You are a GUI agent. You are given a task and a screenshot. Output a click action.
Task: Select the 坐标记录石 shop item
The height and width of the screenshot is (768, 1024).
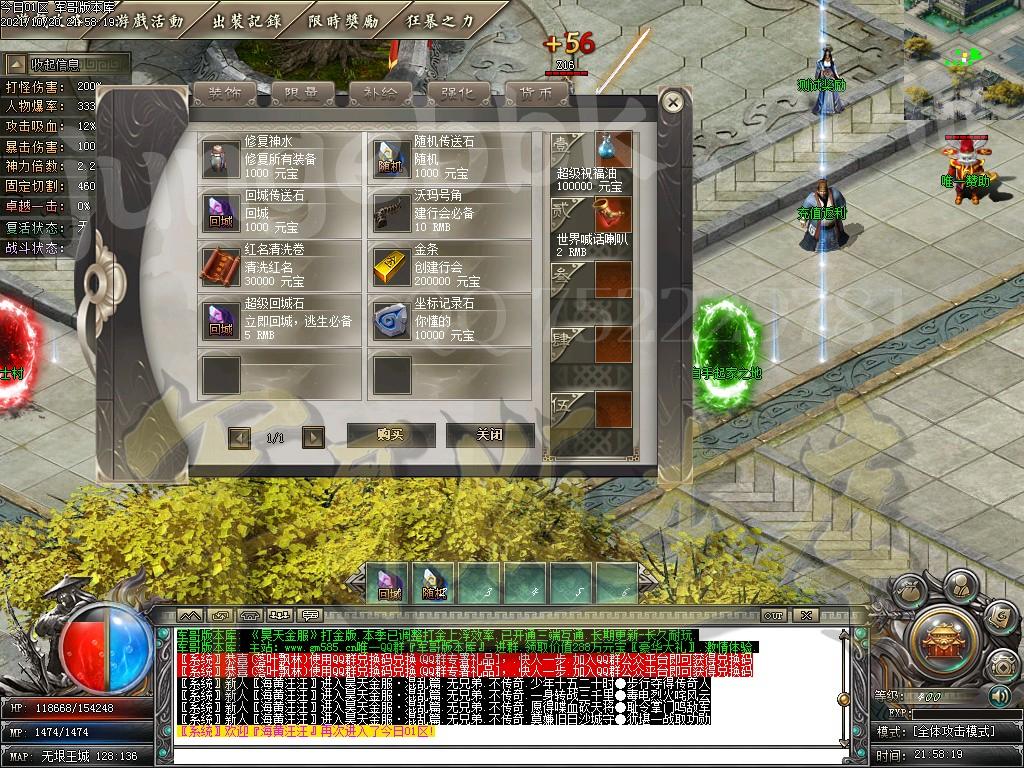click(450, 319)
